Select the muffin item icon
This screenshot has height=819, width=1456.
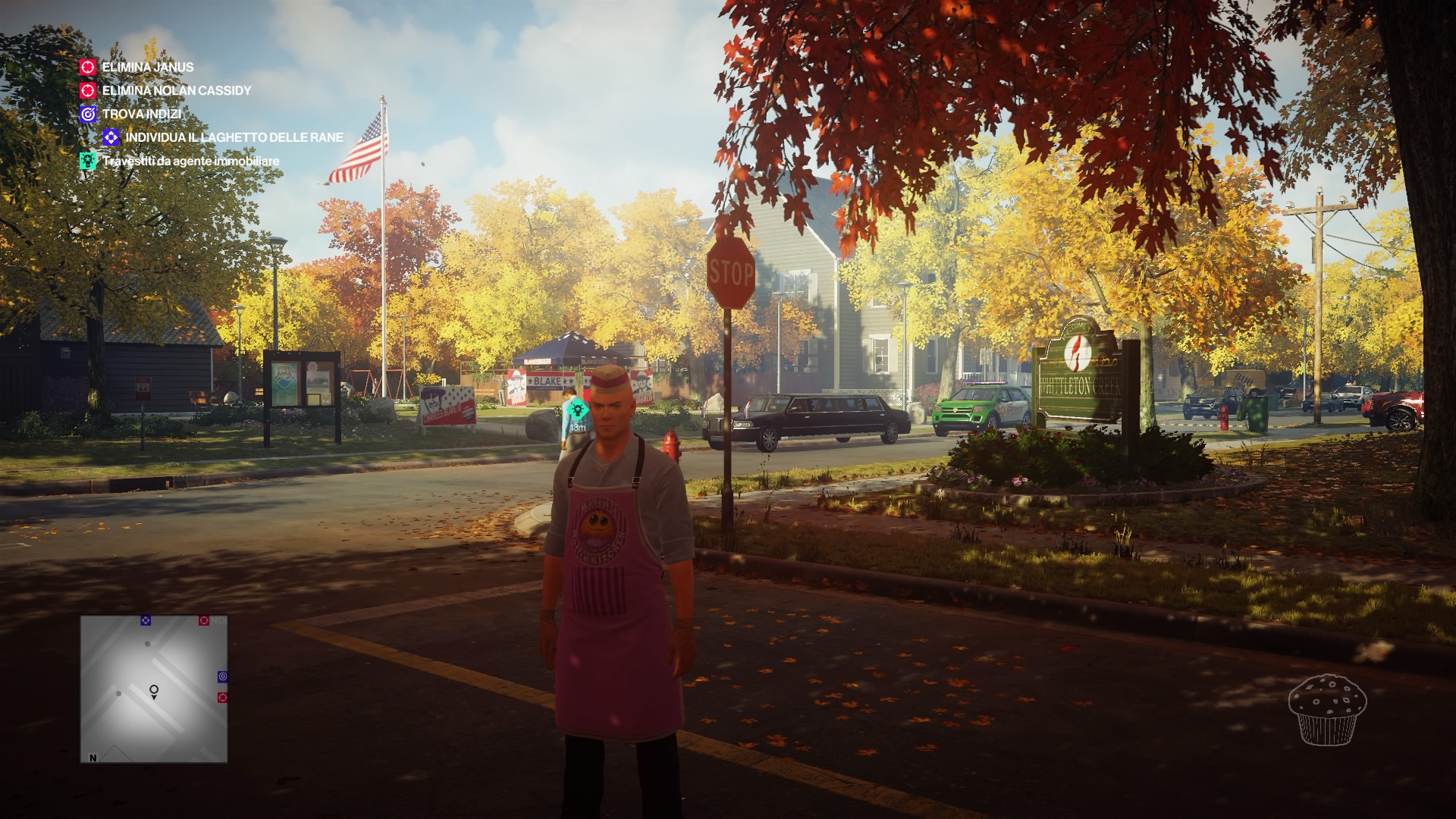click(1327, 709)
